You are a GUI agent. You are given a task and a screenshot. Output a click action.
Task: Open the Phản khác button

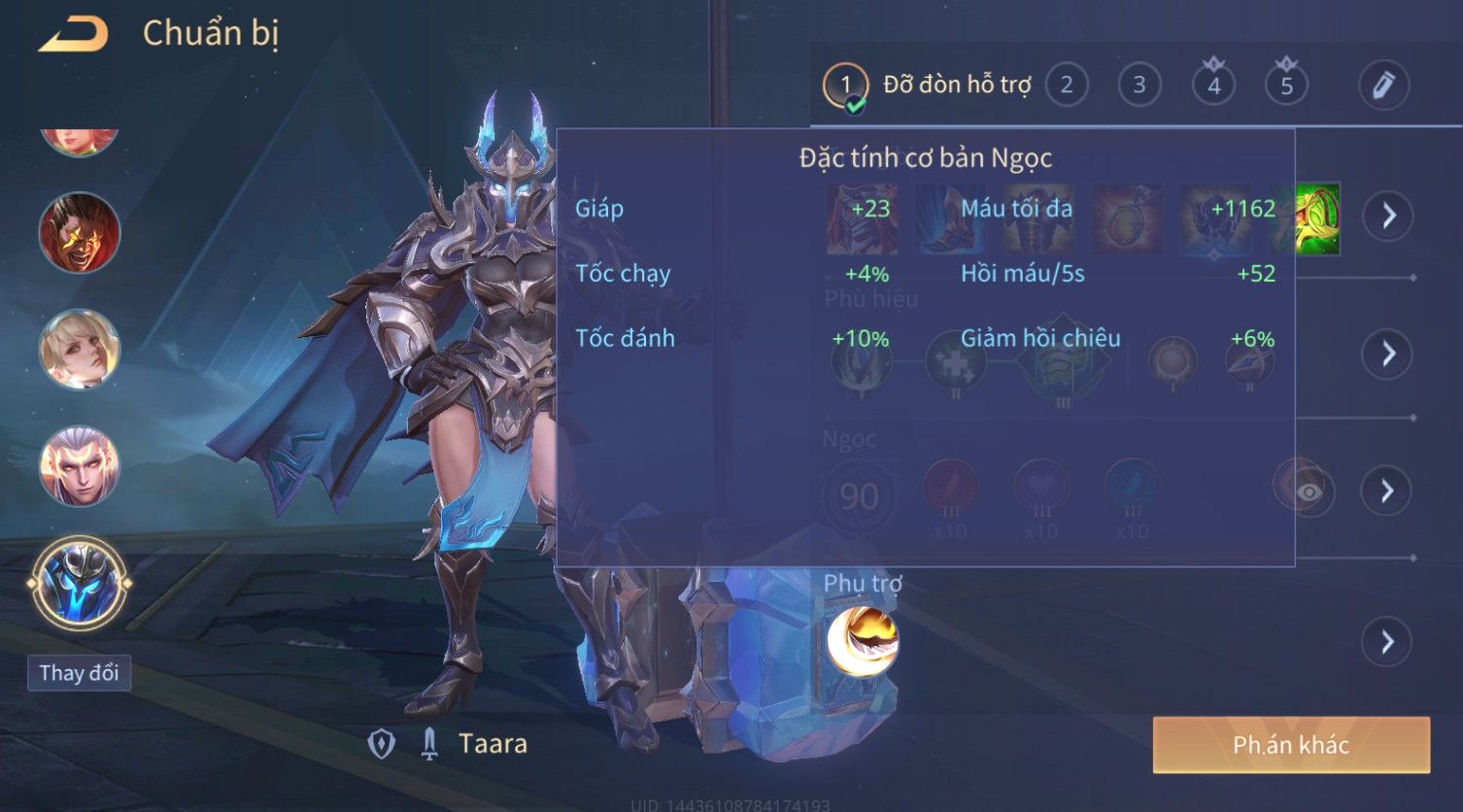coord(1290,745)
